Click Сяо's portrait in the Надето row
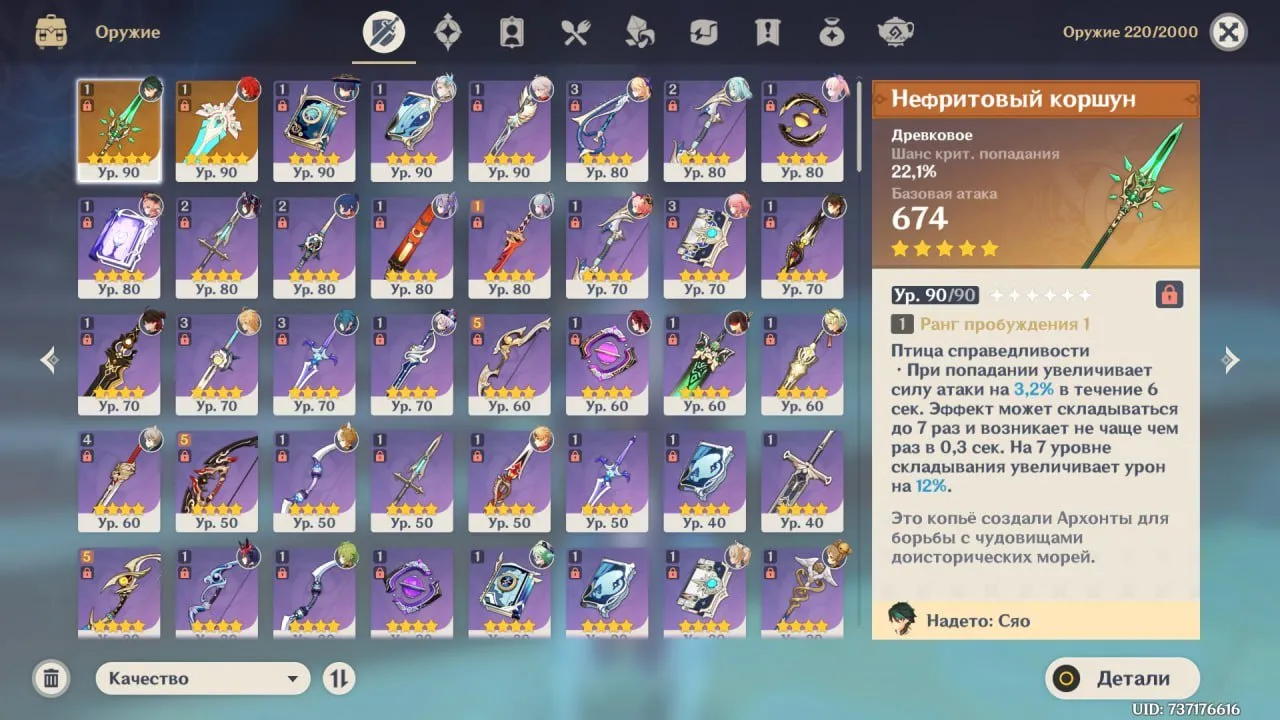 pos(901,619)
